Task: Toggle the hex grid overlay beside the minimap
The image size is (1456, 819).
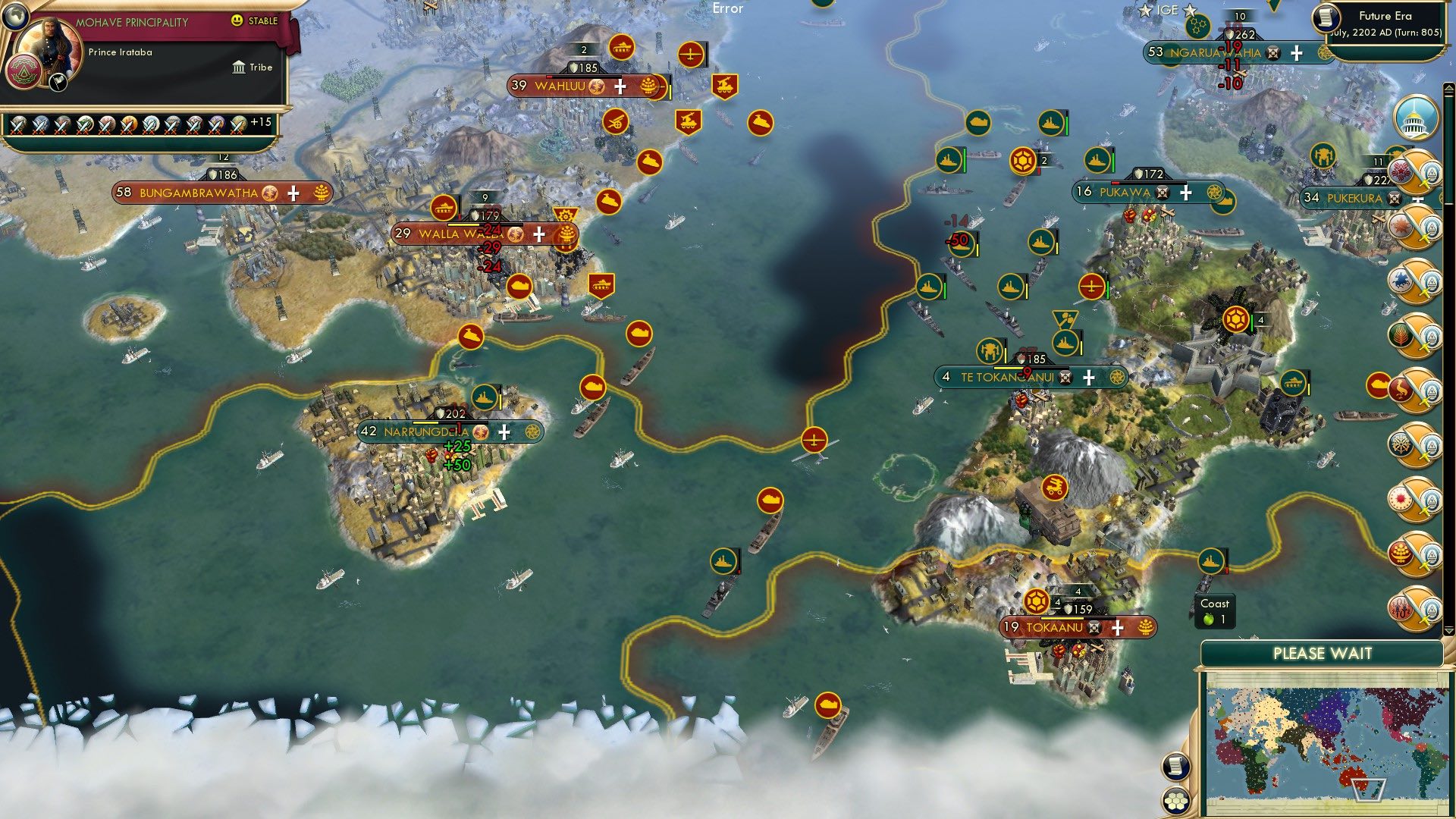Action: coord(1175,801)
